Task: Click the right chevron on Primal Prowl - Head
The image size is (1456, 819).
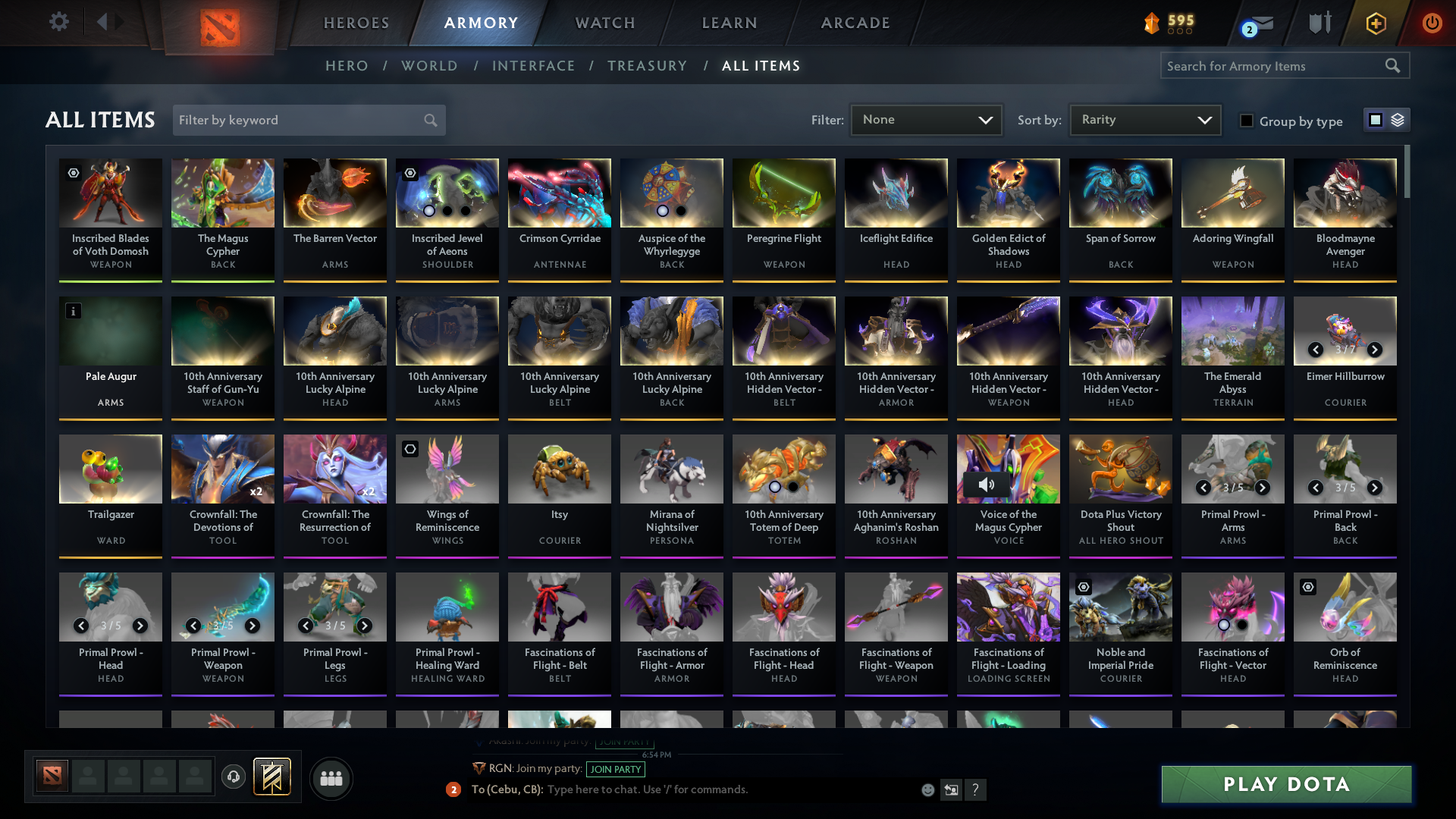Action: coord(140,626)
